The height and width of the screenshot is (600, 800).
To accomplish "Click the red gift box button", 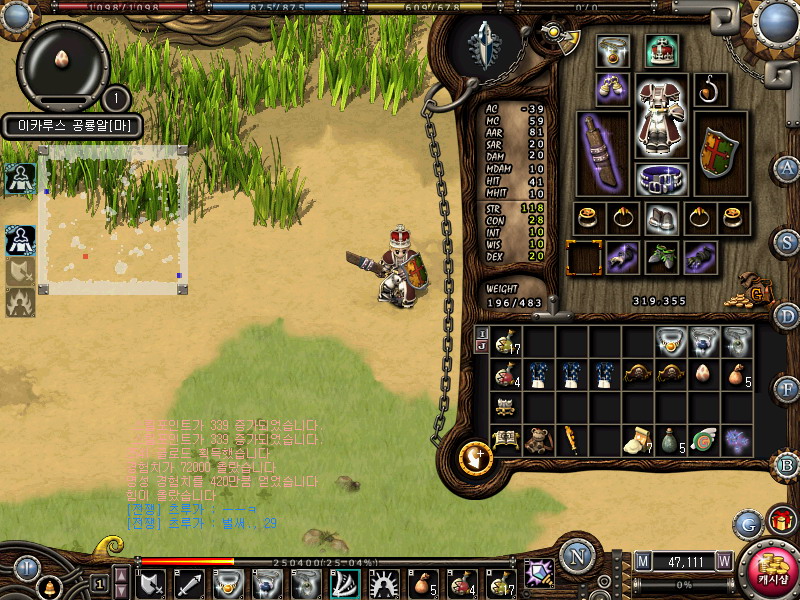I will point(780,520).
